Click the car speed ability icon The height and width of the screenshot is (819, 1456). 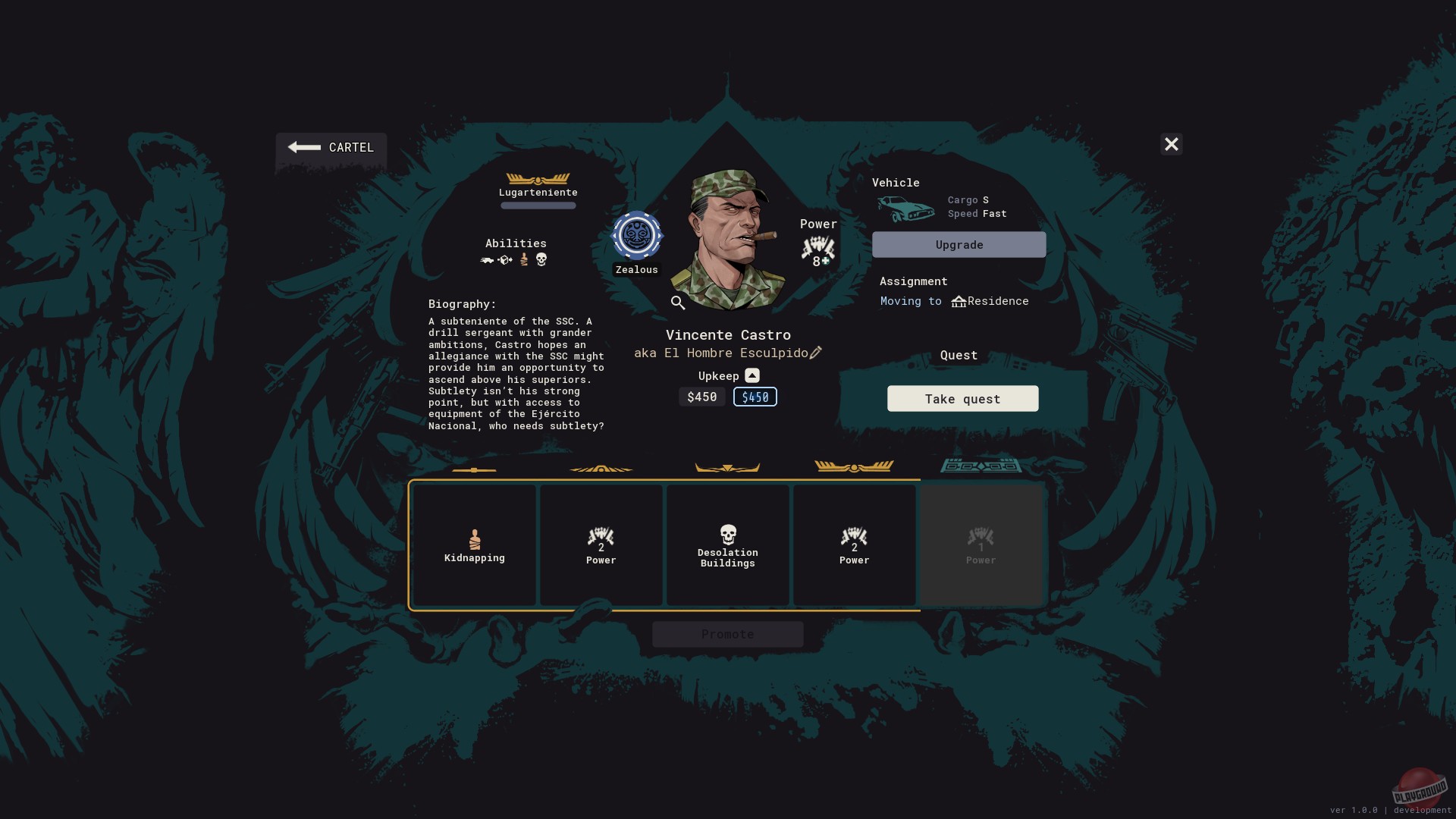tap(487, 260)
